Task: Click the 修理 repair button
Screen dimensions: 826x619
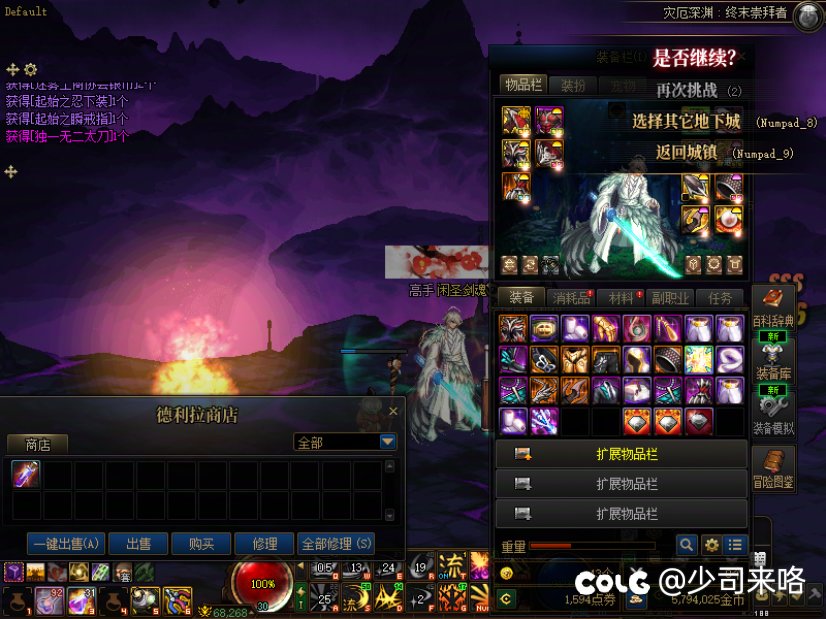Action: pyautogui.click(x=265, y=544)
